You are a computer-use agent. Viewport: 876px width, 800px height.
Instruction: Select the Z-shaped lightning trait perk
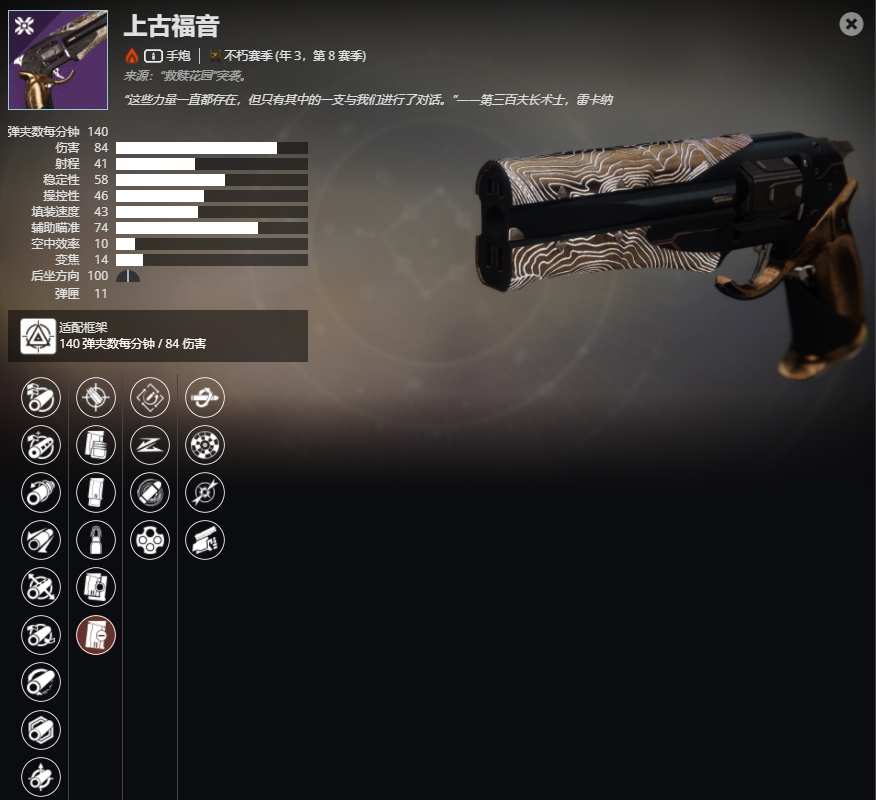[150, 445]
